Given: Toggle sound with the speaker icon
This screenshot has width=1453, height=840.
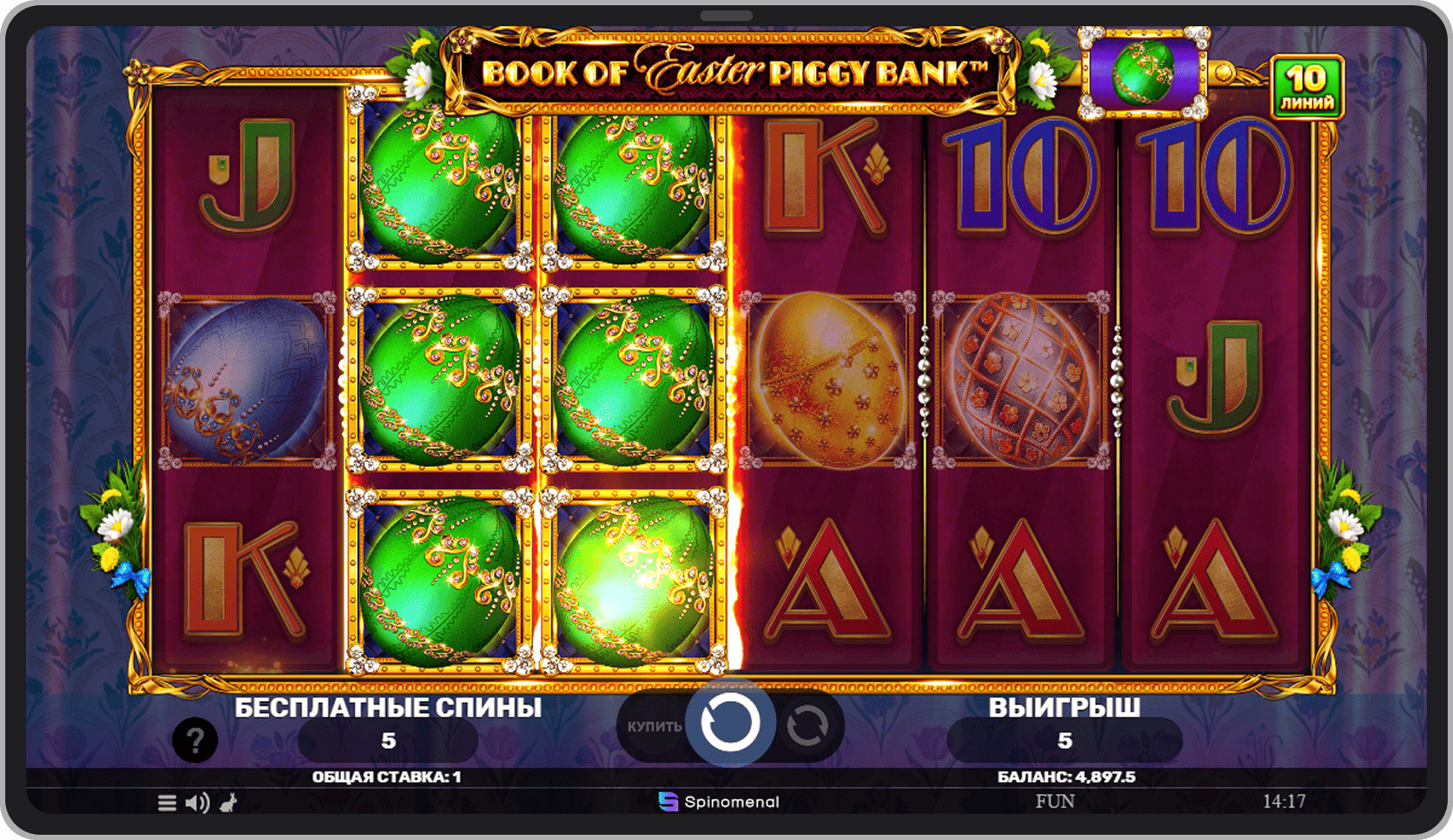Looking at the screenshot, I should 198,802.
